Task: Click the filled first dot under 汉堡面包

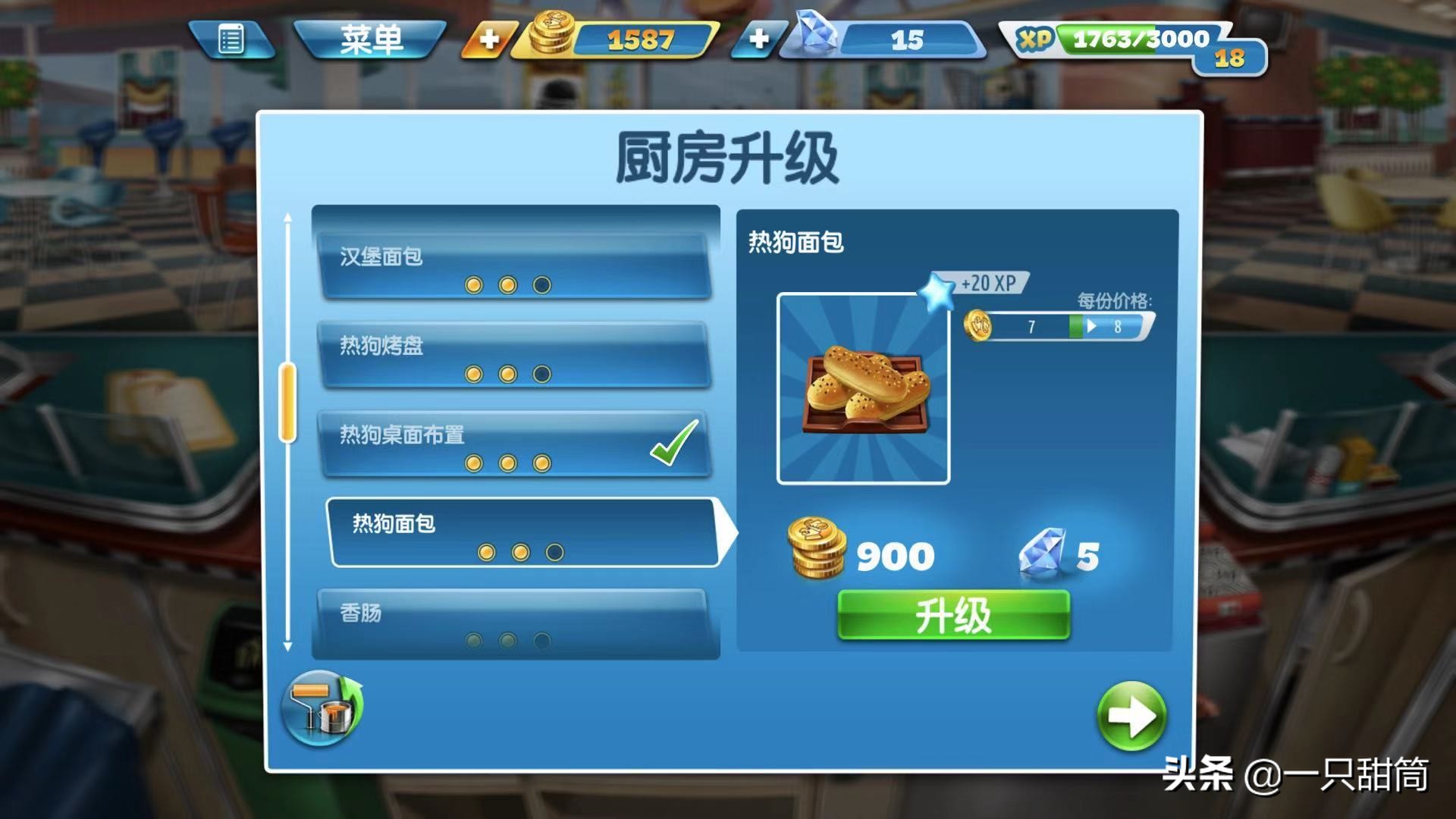Action: pos(472,284)
